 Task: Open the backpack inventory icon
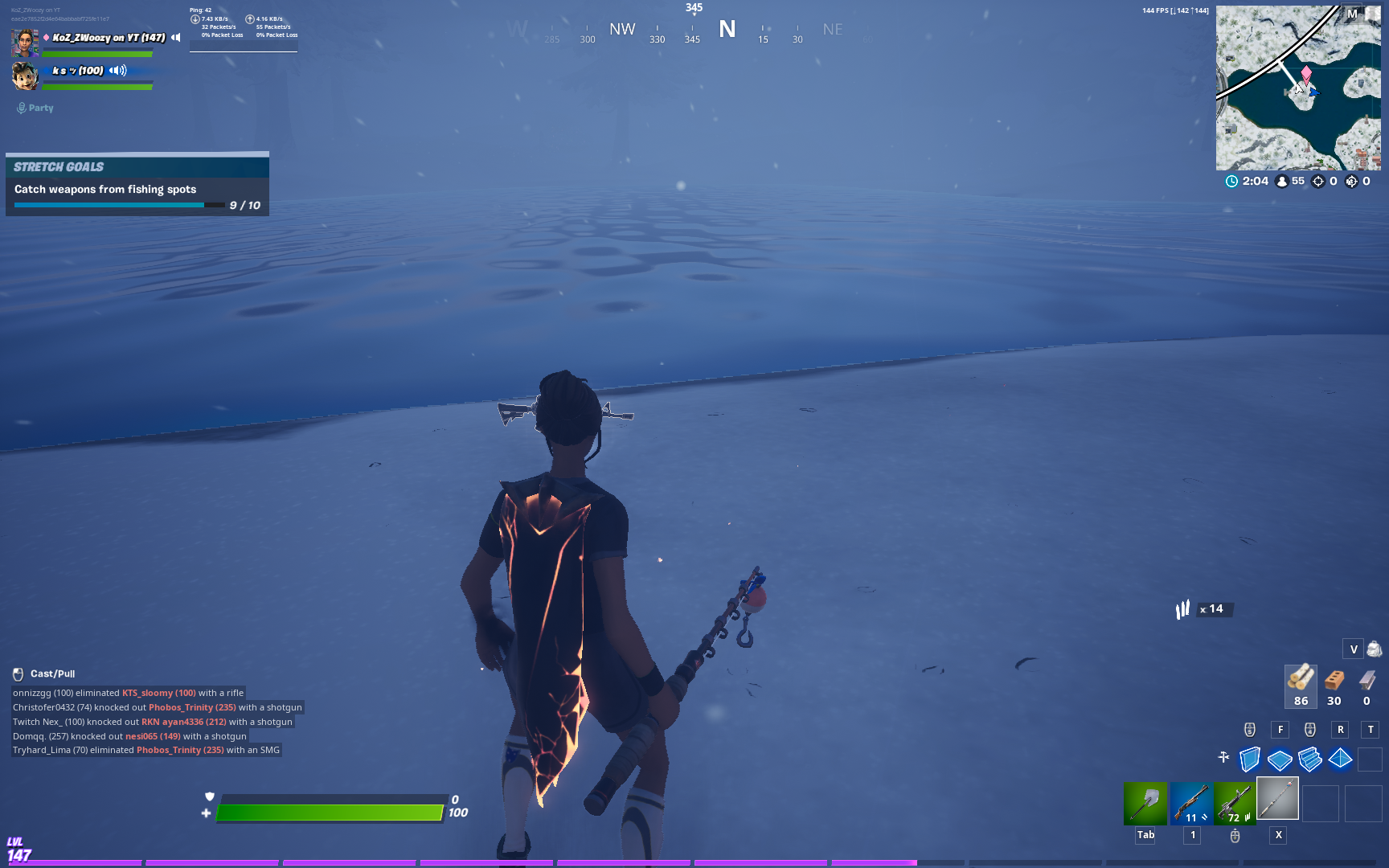click(x=1374, y=649)
